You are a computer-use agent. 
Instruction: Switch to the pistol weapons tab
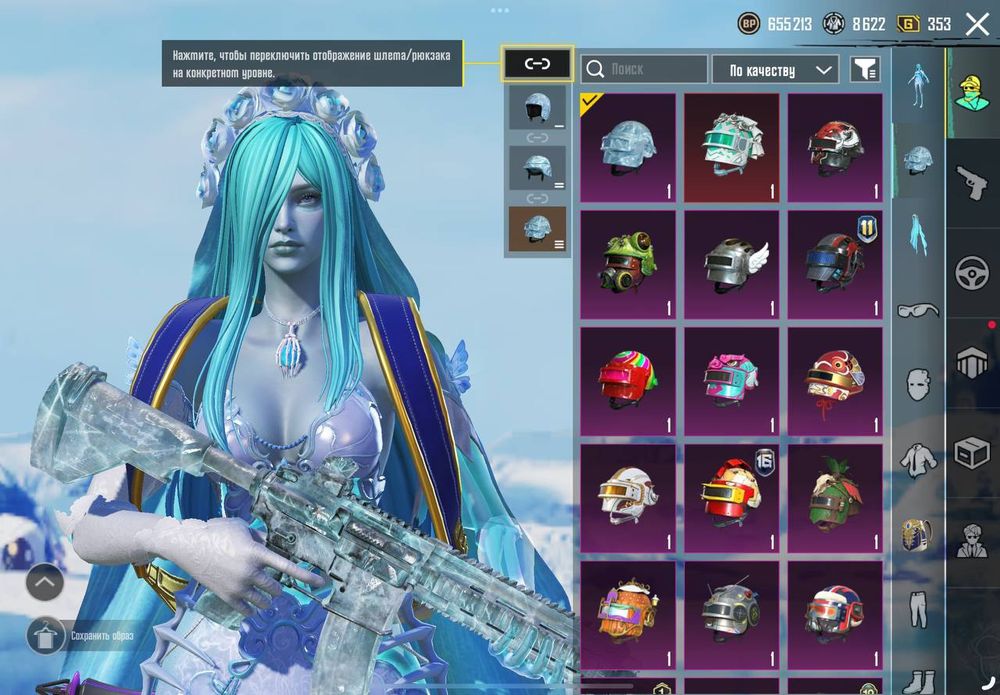(972, 181)
